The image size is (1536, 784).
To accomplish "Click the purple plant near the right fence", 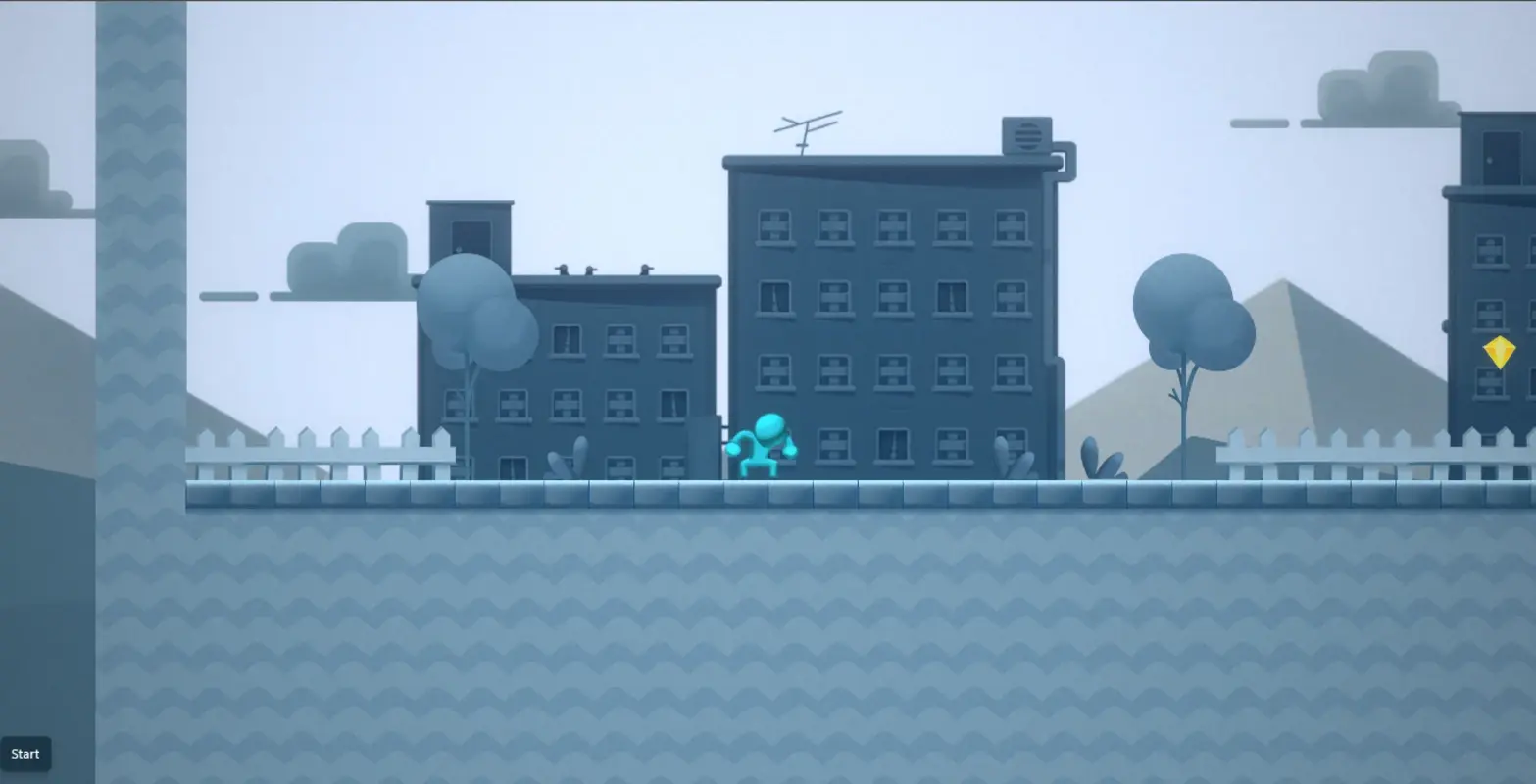I will (1098, 456).
